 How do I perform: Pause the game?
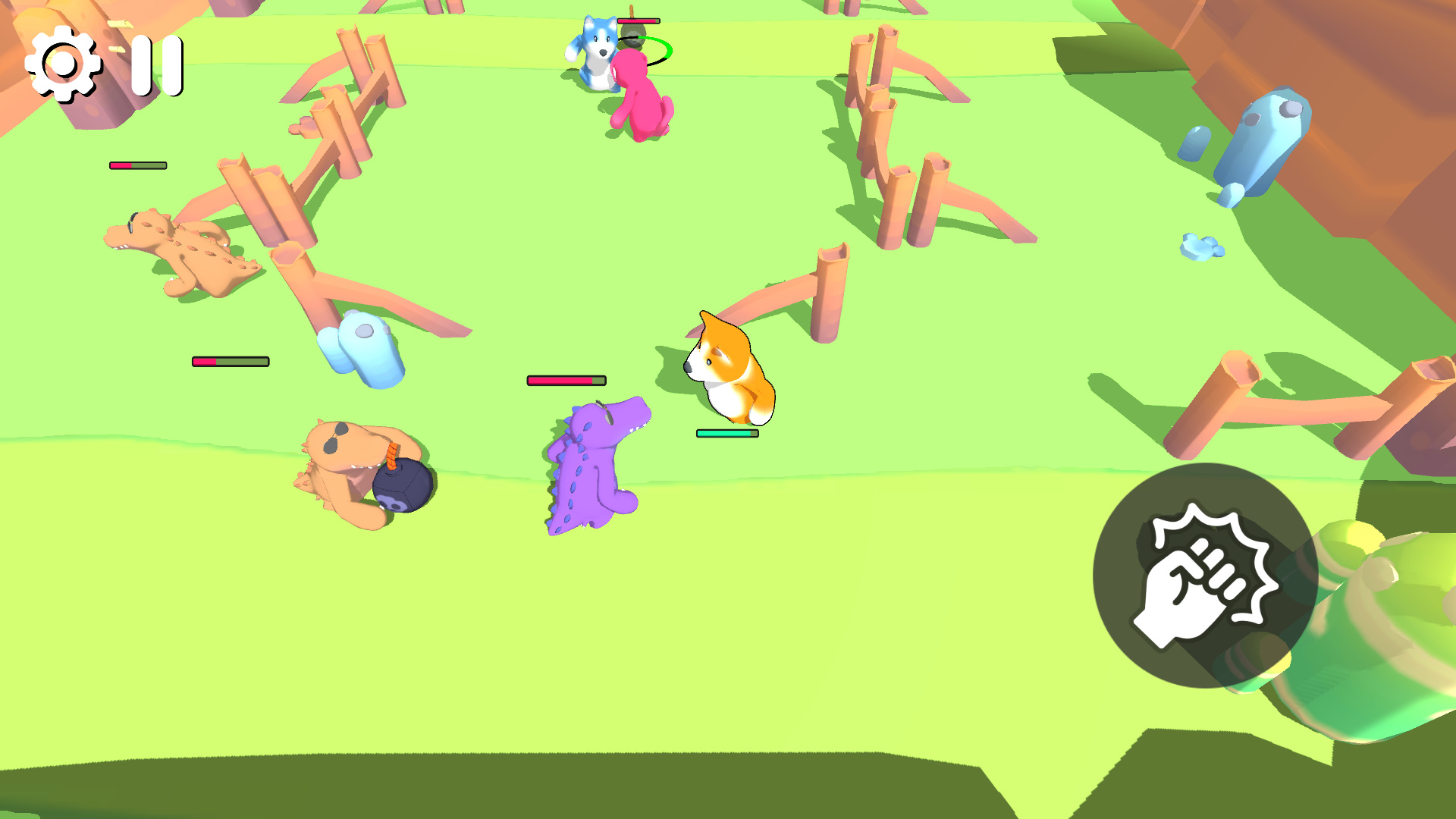(158, 67)
